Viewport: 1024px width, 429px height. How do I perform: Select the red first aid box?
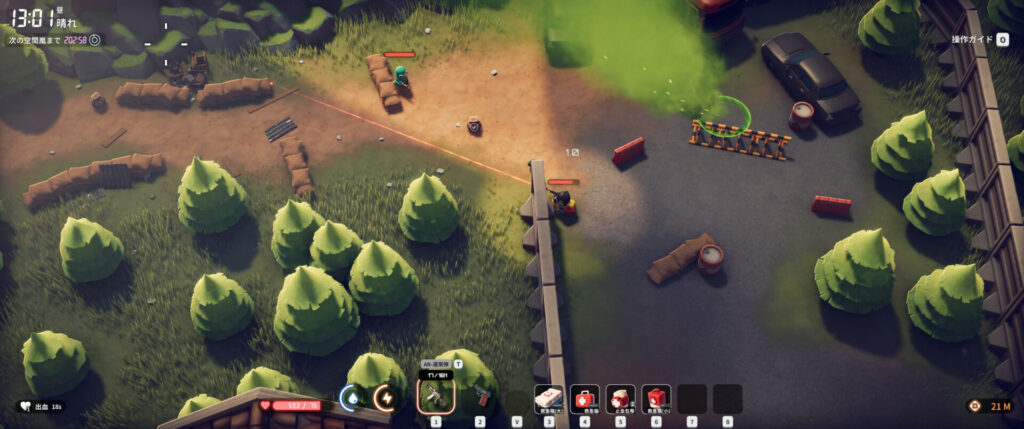(x=585, y=399)
